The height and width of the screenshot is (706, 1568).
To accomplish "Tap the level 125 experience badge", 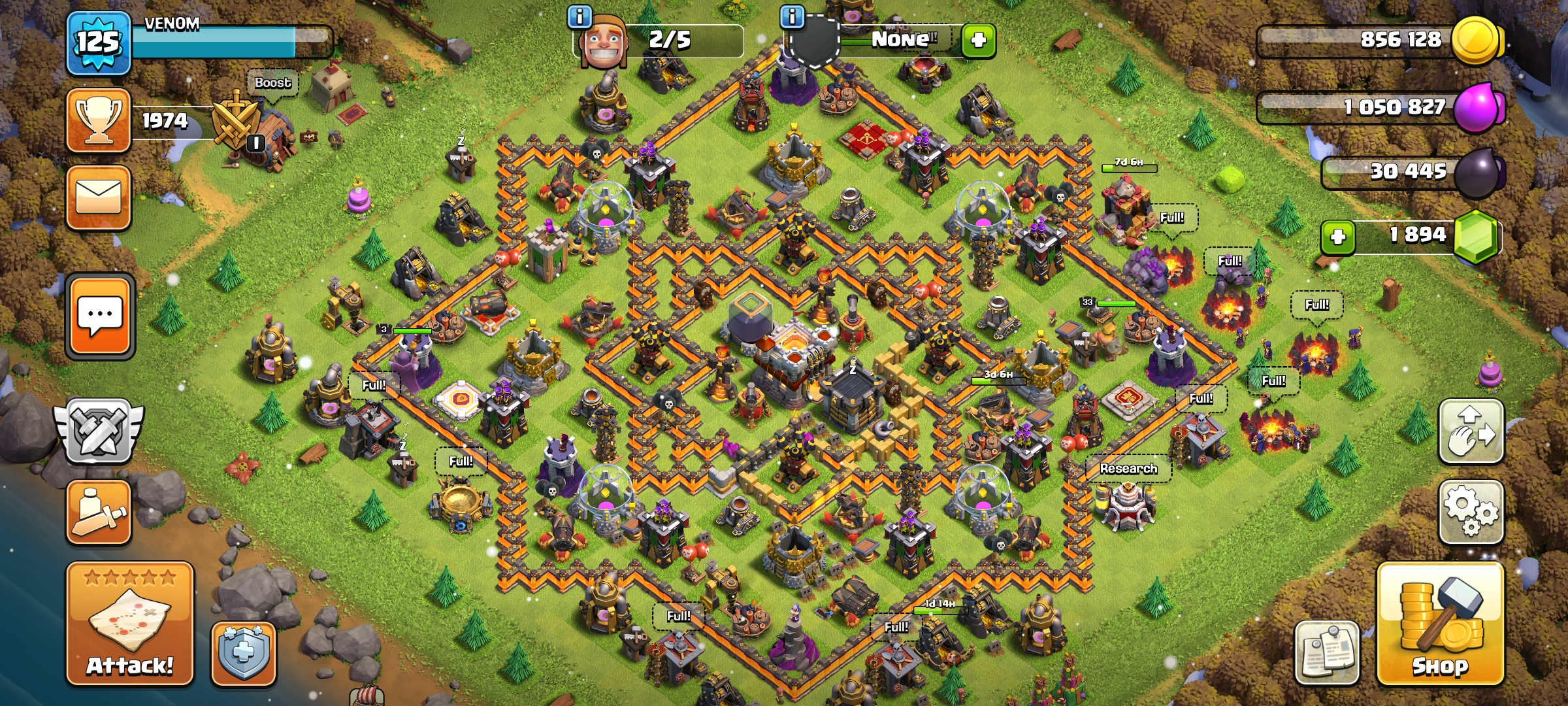I will click(99, 43).
